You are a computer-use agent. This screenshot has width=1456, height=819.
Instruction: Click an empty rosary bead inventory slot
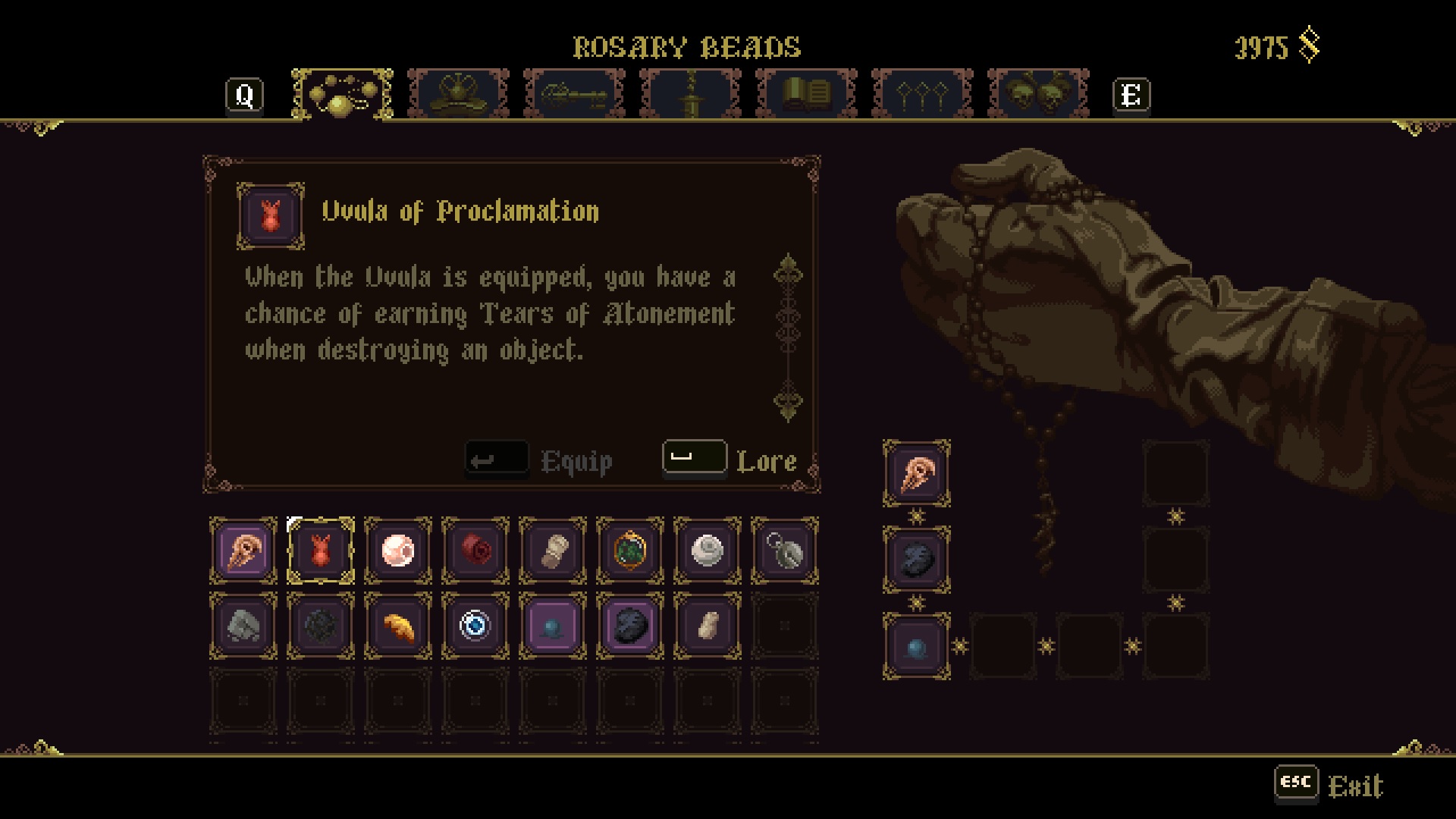pos(784,627)
